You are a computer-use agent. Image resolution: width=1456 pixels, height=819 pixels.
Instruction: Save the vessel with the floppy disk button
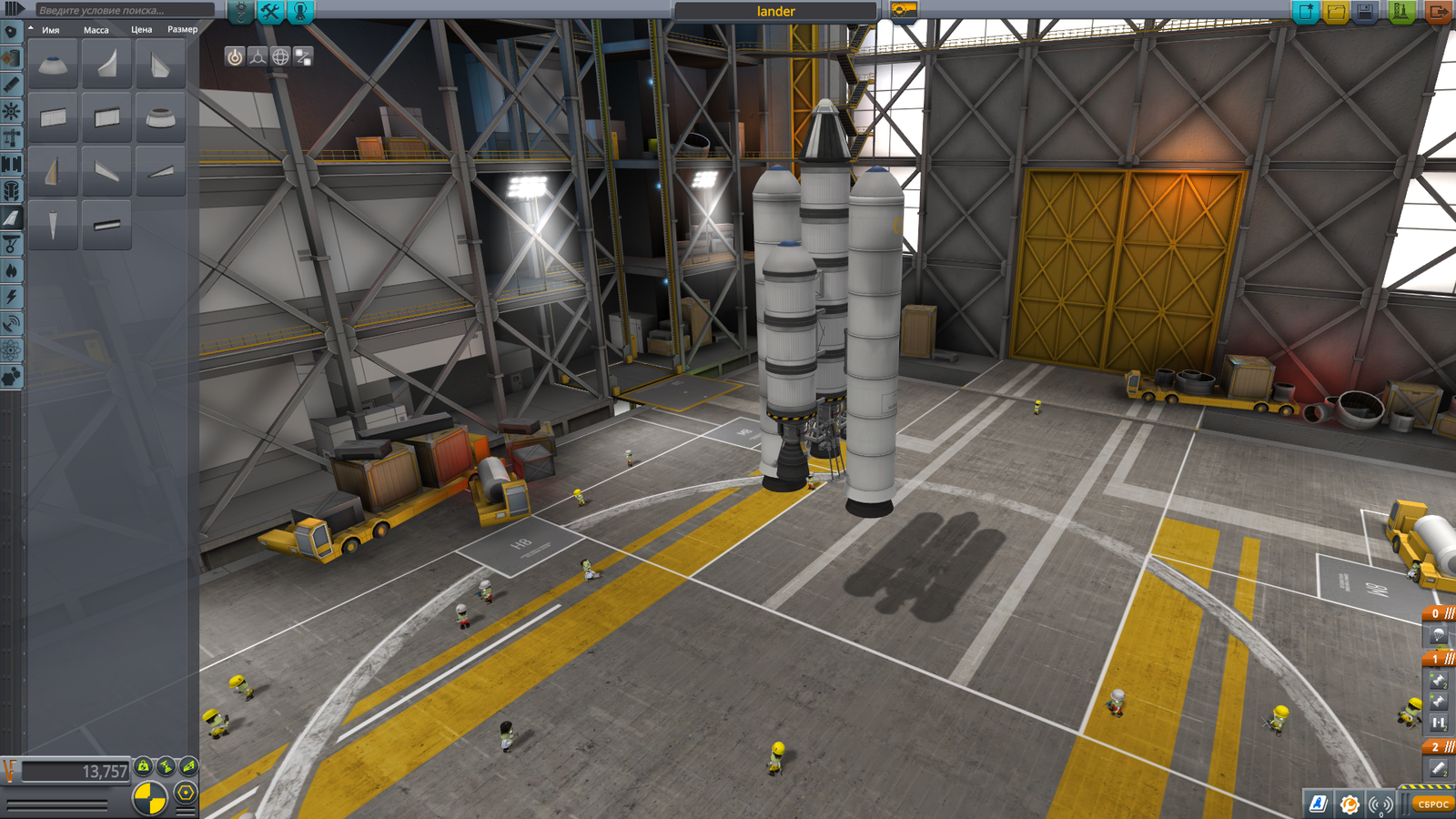[x=1366, y=11]
